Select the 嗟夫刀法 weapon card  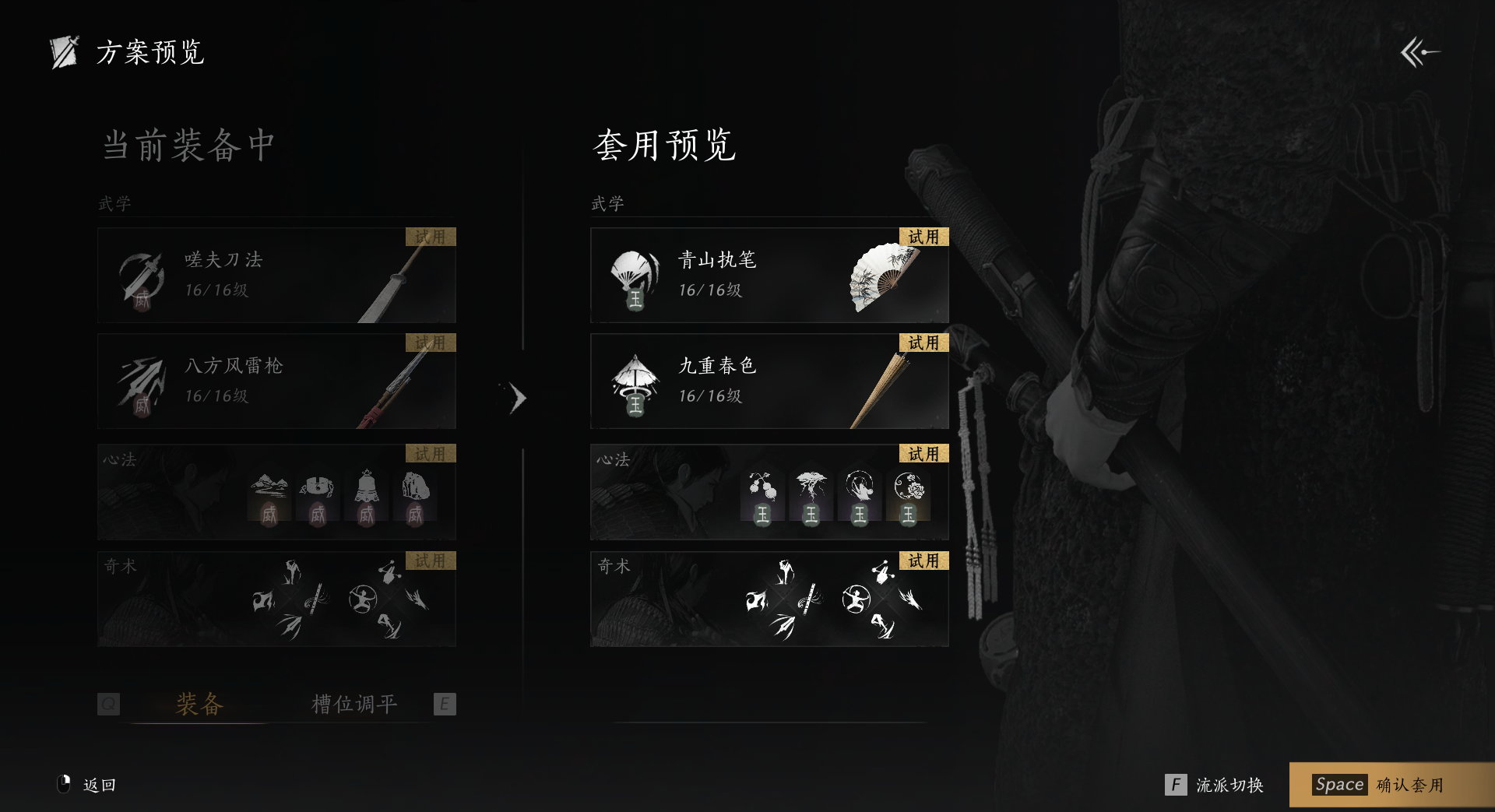tap(276, 276)
